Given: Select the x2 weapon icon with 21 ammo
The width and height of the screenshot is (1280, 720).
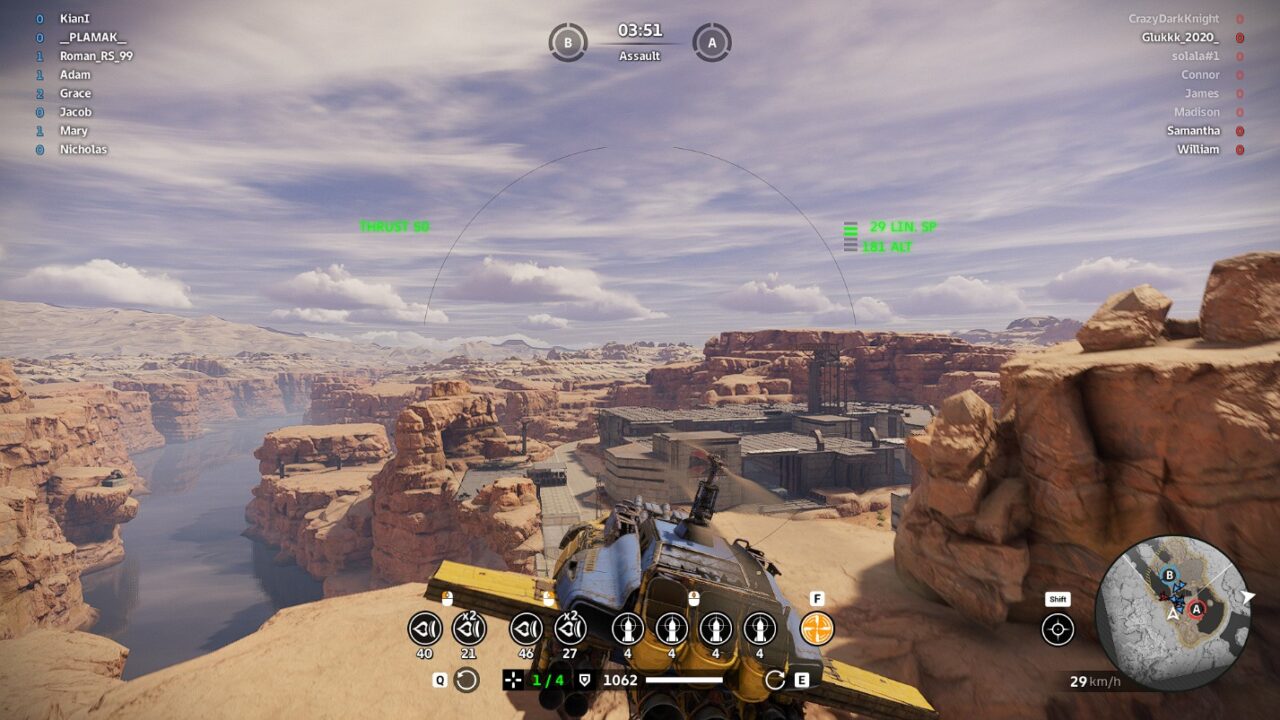Looking at the screenshot, I should click(x=469, y=629).
